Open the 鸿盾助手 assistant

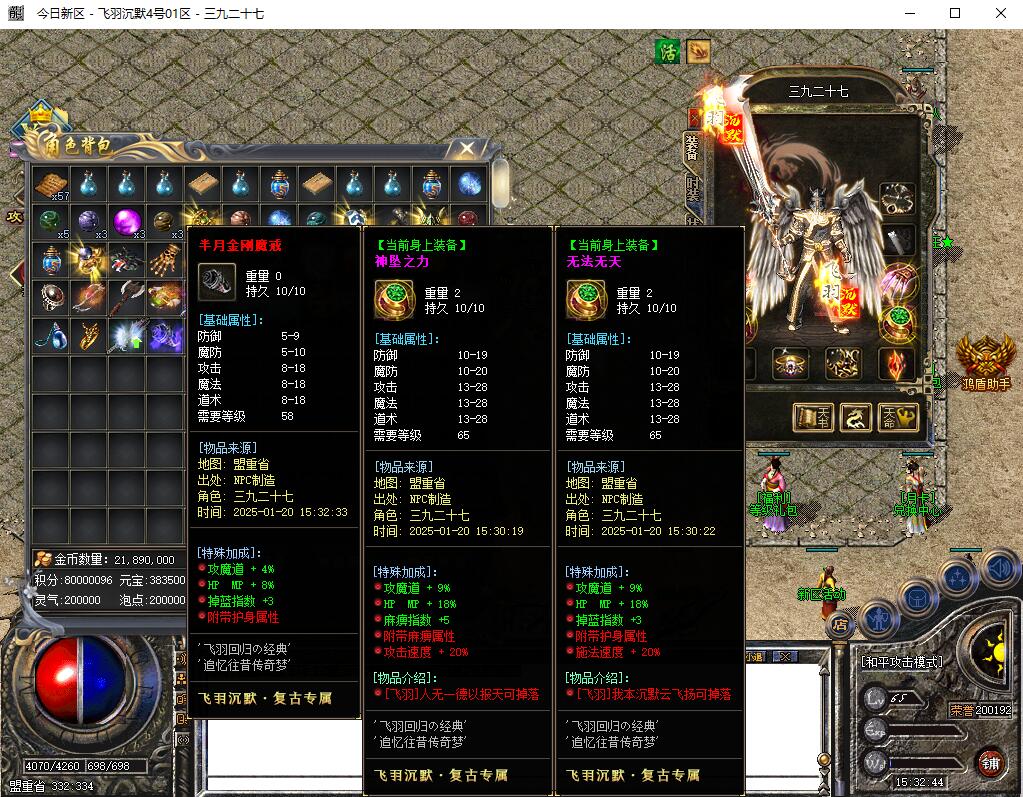[985, 360]
